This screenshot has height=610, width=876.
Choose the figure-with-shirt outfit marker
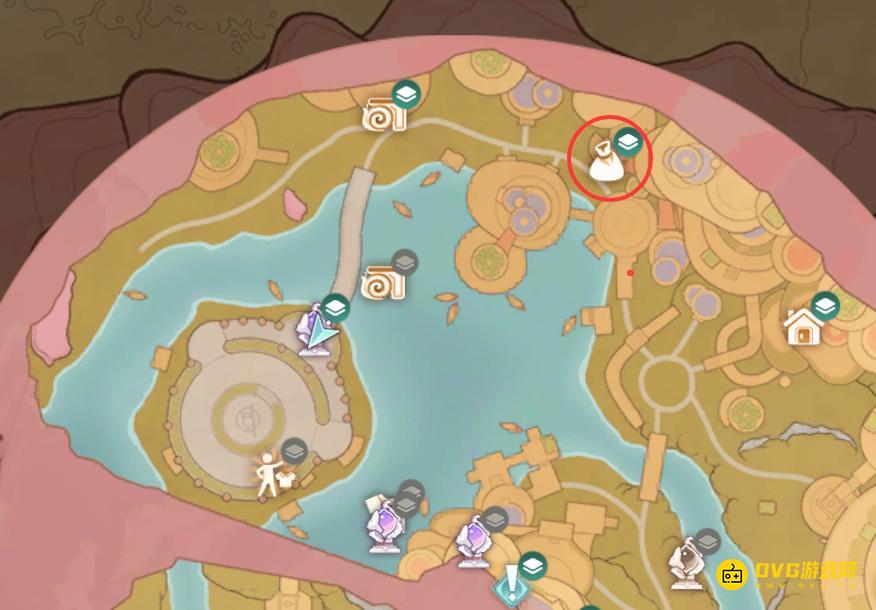click(x=269, y=474)
